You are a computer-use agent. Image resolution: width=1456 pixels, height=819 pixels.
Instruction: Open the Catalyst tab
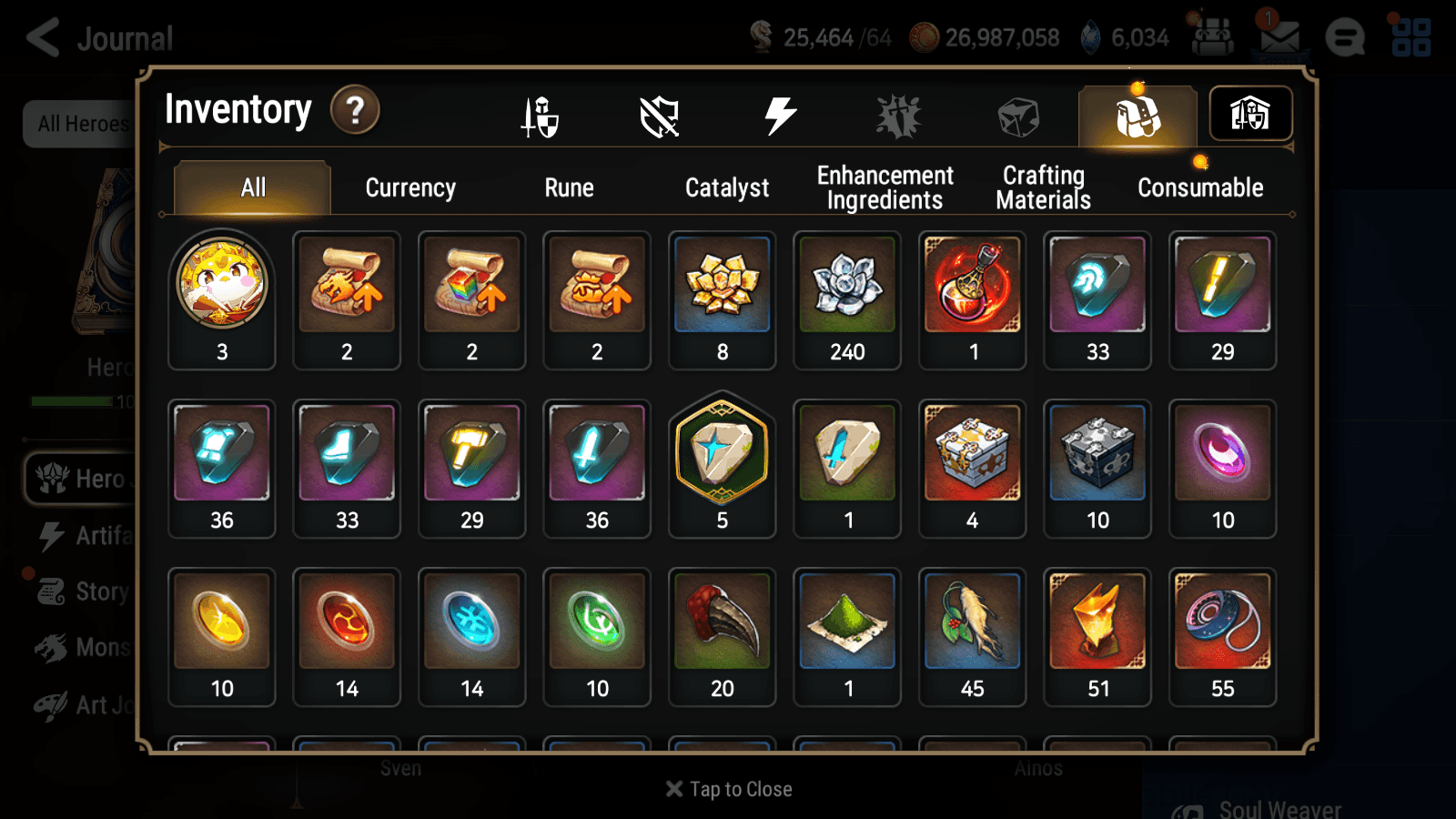(727, 187)
